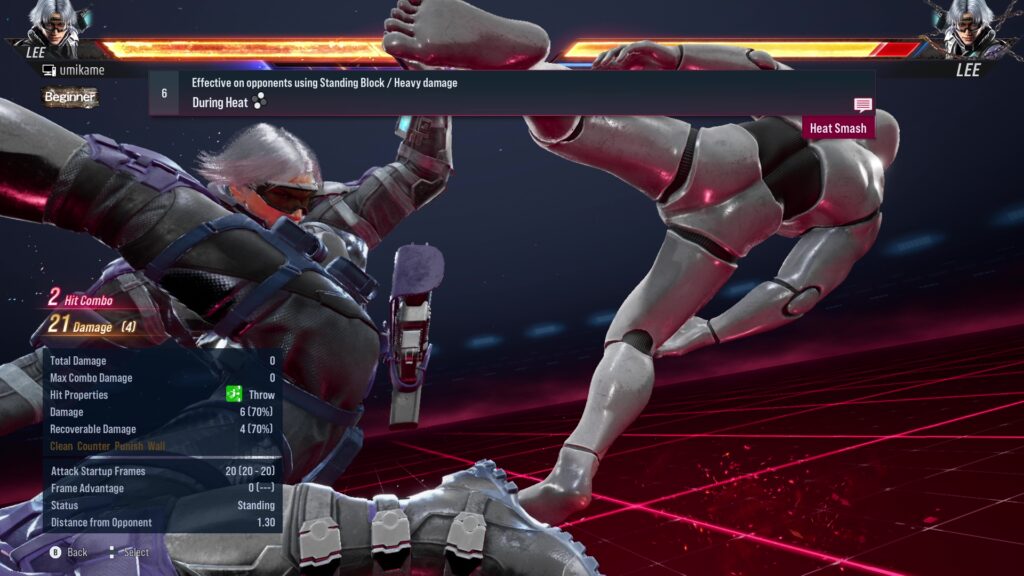The width and height of the screenshot is (1024, 576).
Task: Select move entry 6 "During Heat"
Action: point(510,93)
